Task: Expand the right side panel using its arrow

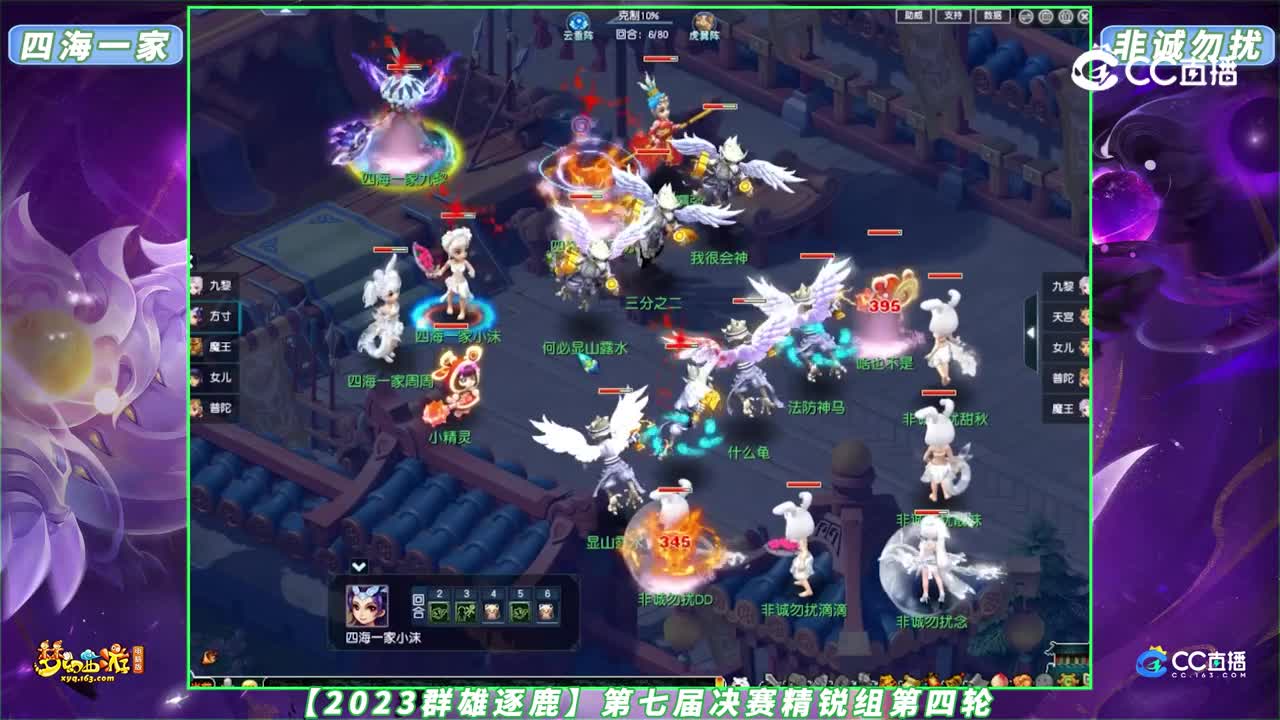Action: (1030, 332)
